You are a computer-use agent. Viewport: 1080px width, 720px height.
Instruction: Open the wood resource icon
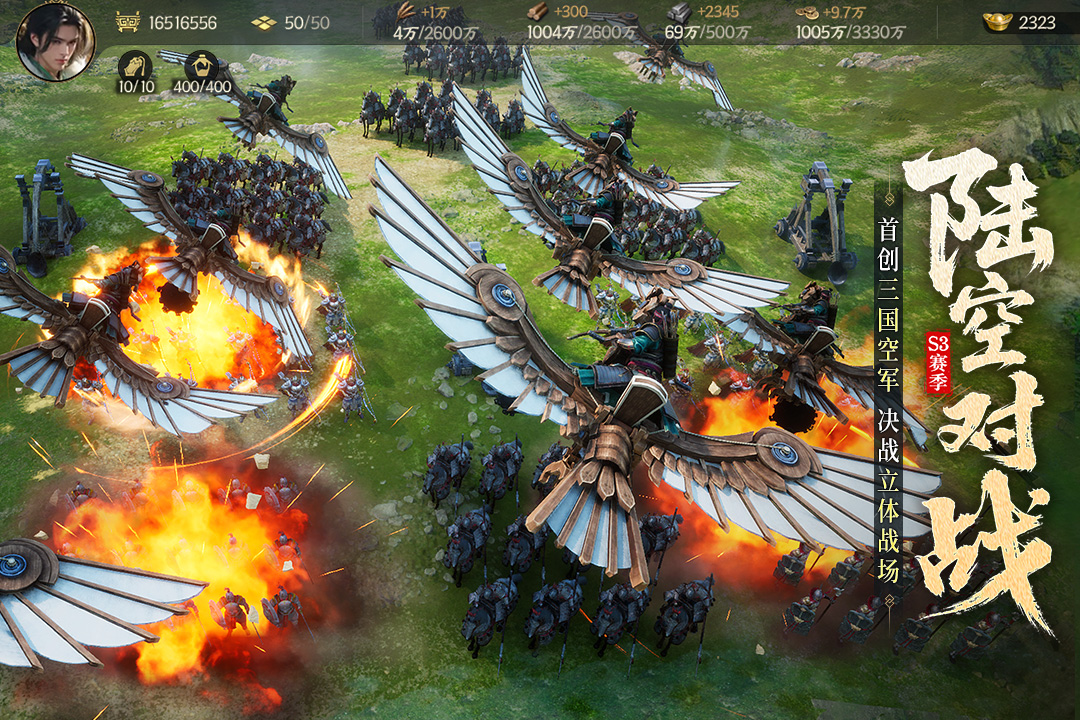pos(537,12)
